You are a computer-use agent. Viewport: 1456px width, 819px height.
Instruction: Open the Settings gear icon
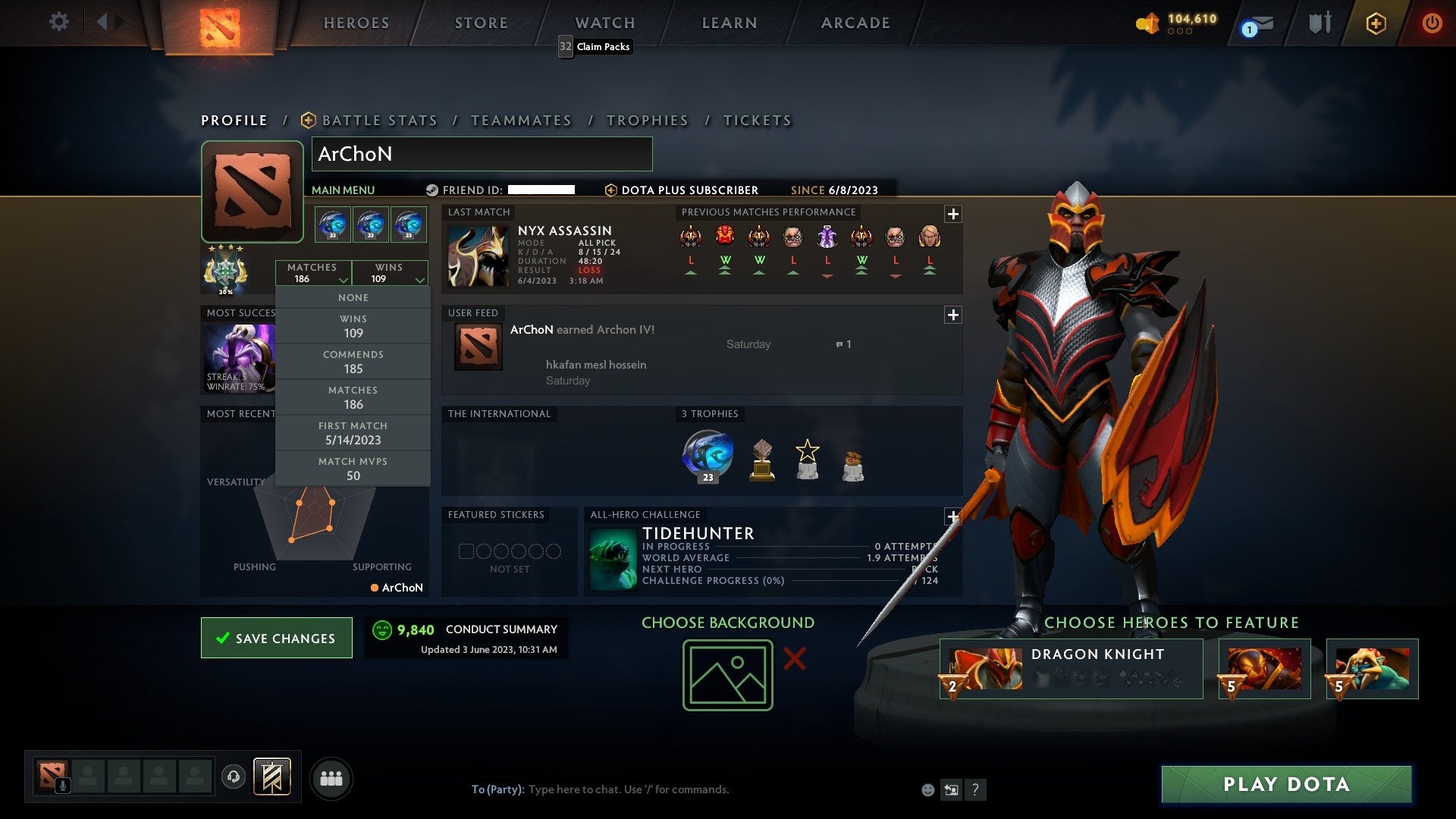point(59,22)
